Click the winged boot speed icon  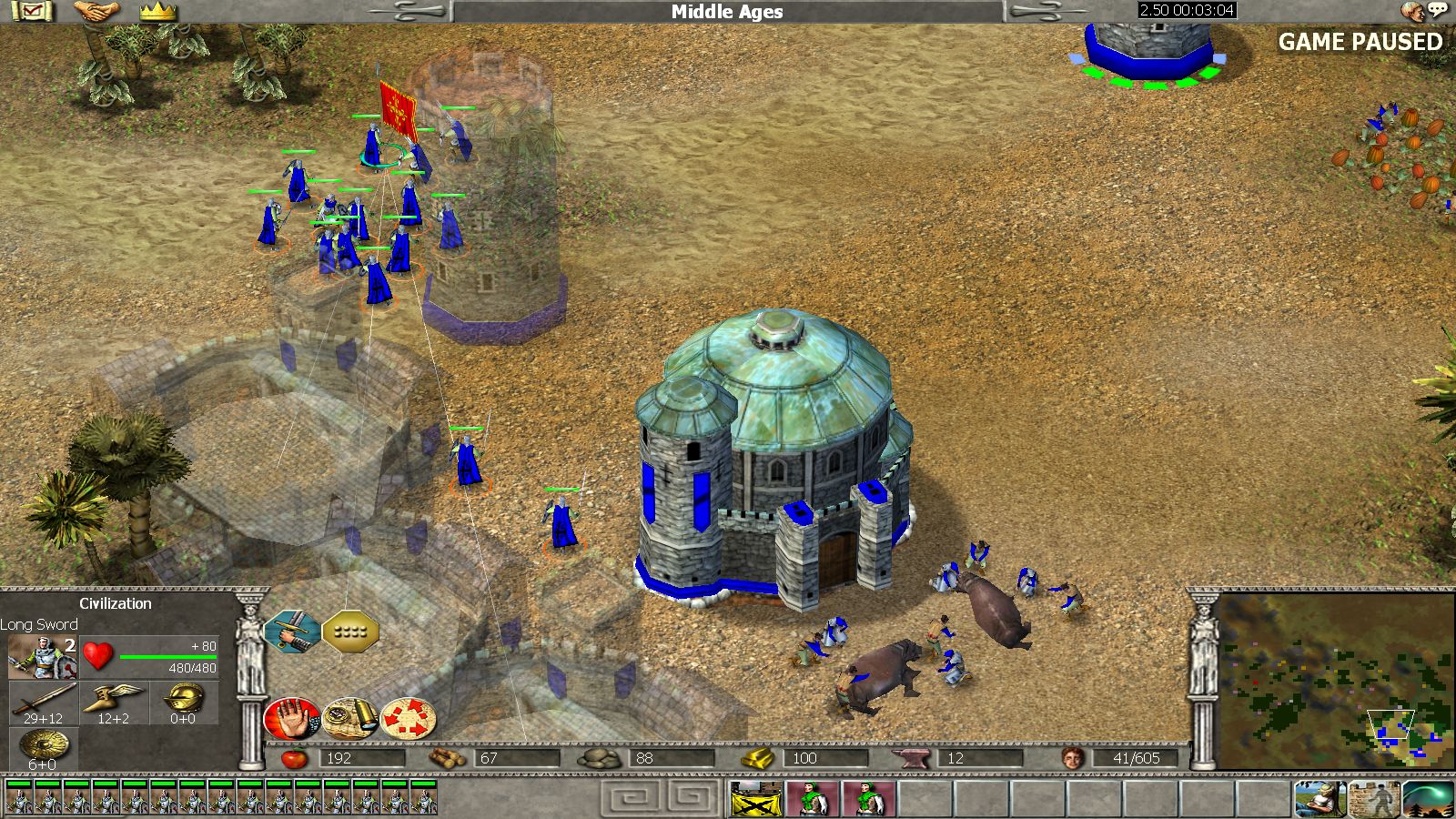point(113,703)
